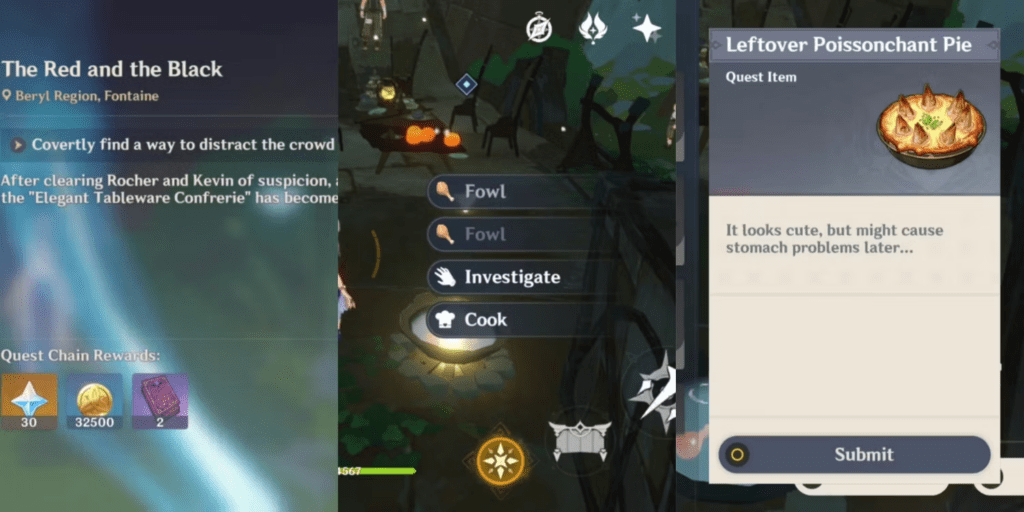Open the compass icon in the top bar

tap(540, 29)
